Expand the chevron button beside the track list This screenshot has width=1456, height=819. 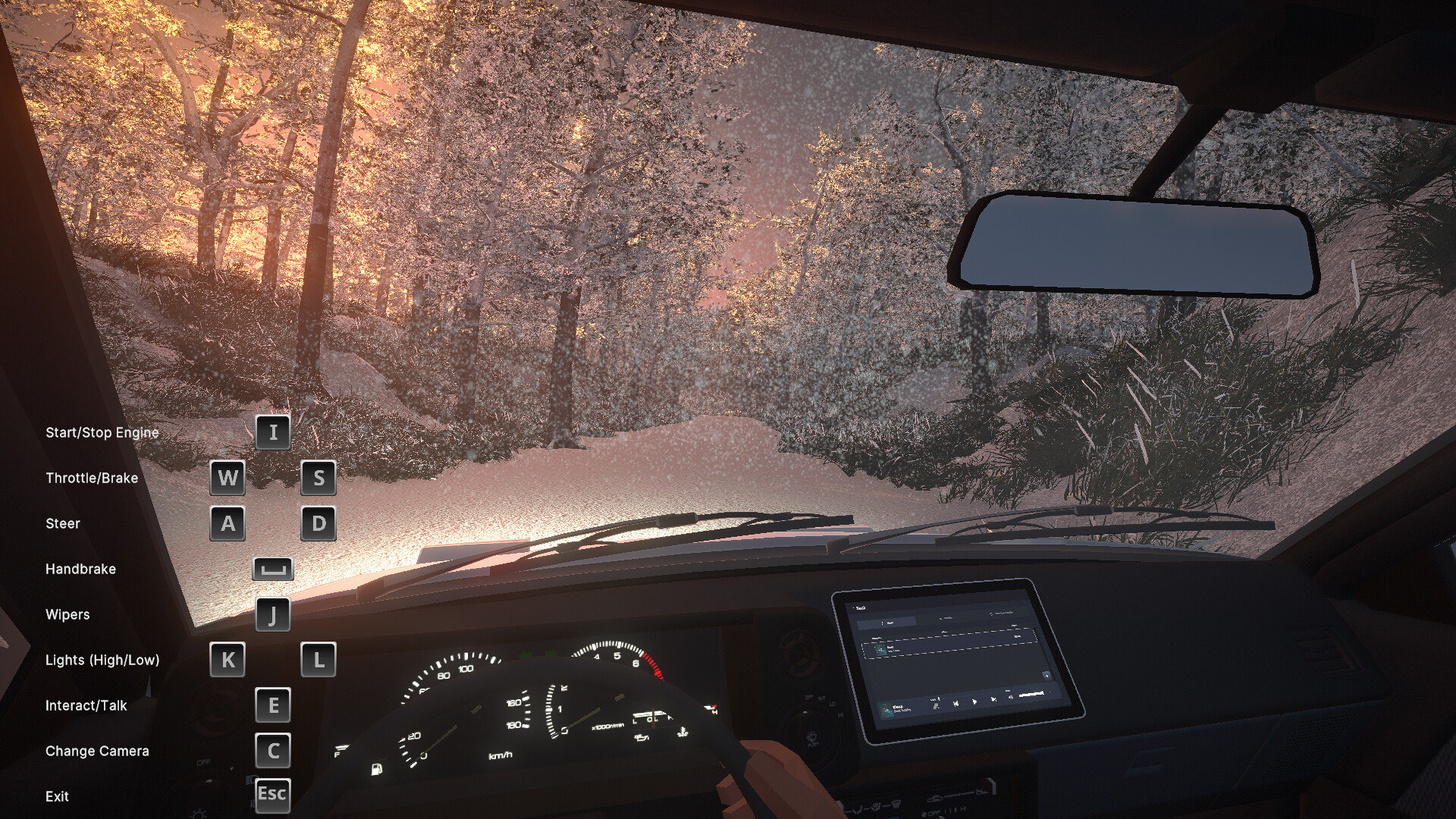1047,675
